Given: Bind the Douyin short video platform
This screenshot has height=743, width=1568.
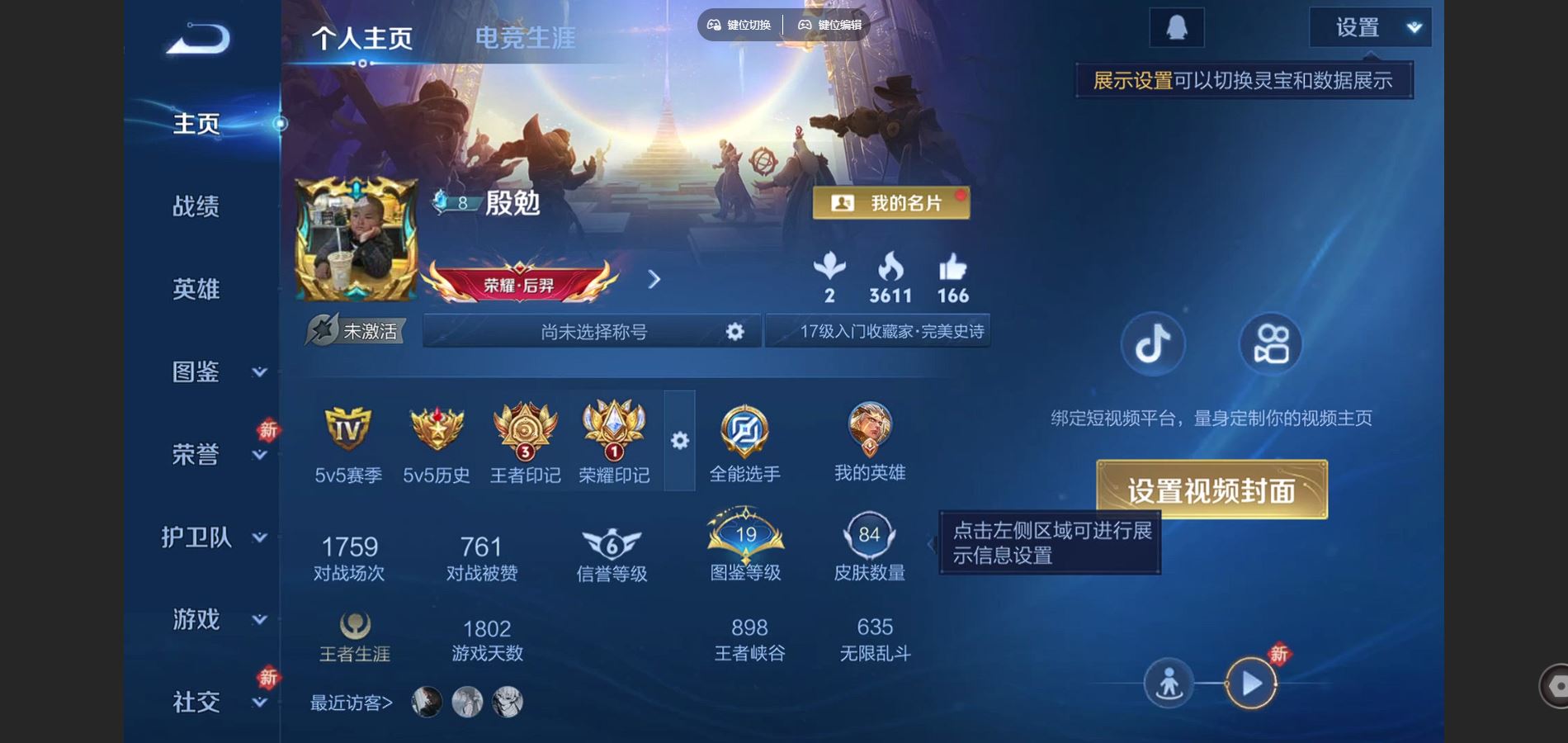Looking at the screenshot, I should [x=1153, y=345].
